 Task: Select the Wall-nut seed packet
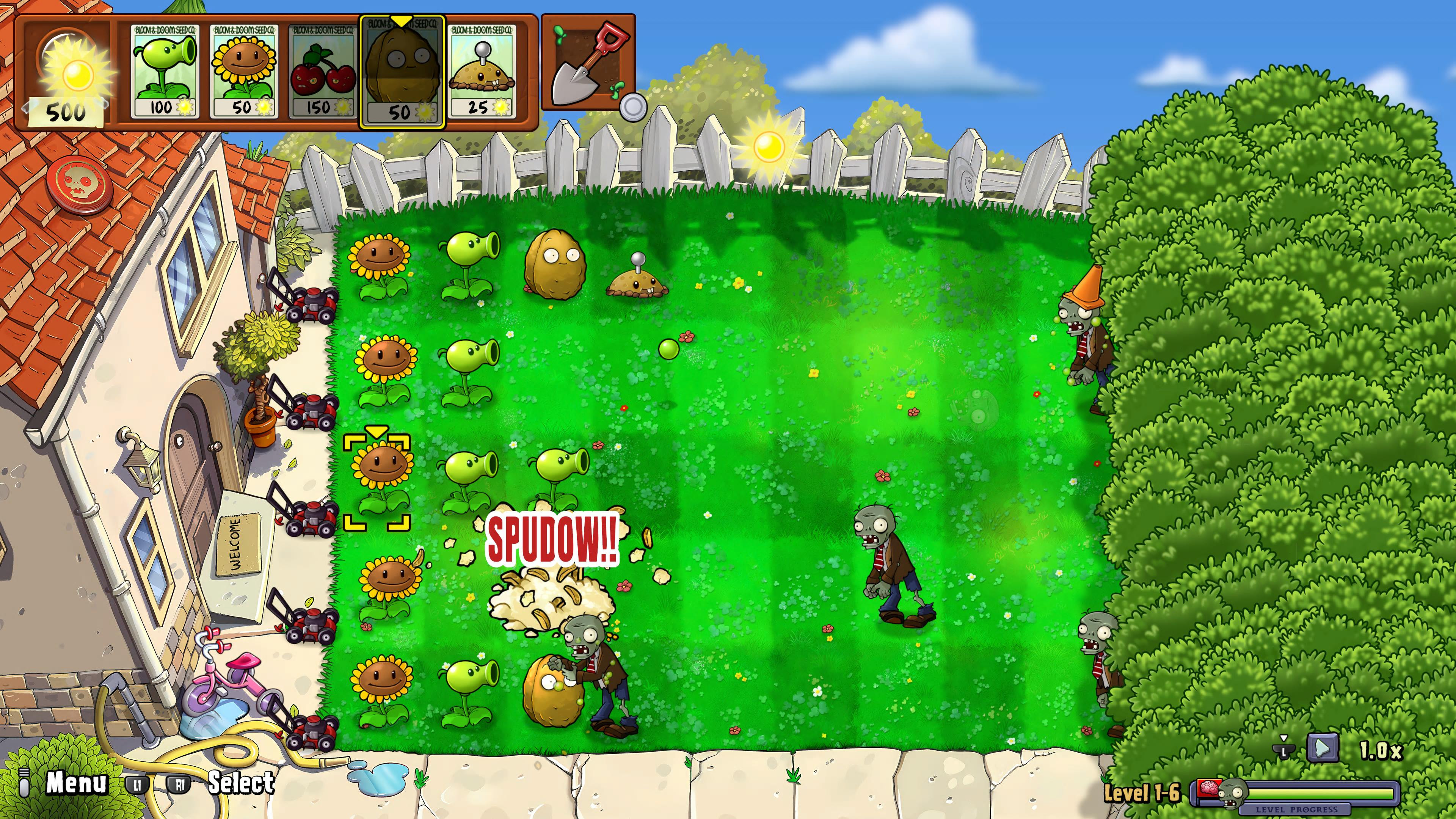[x=402, y=72]
